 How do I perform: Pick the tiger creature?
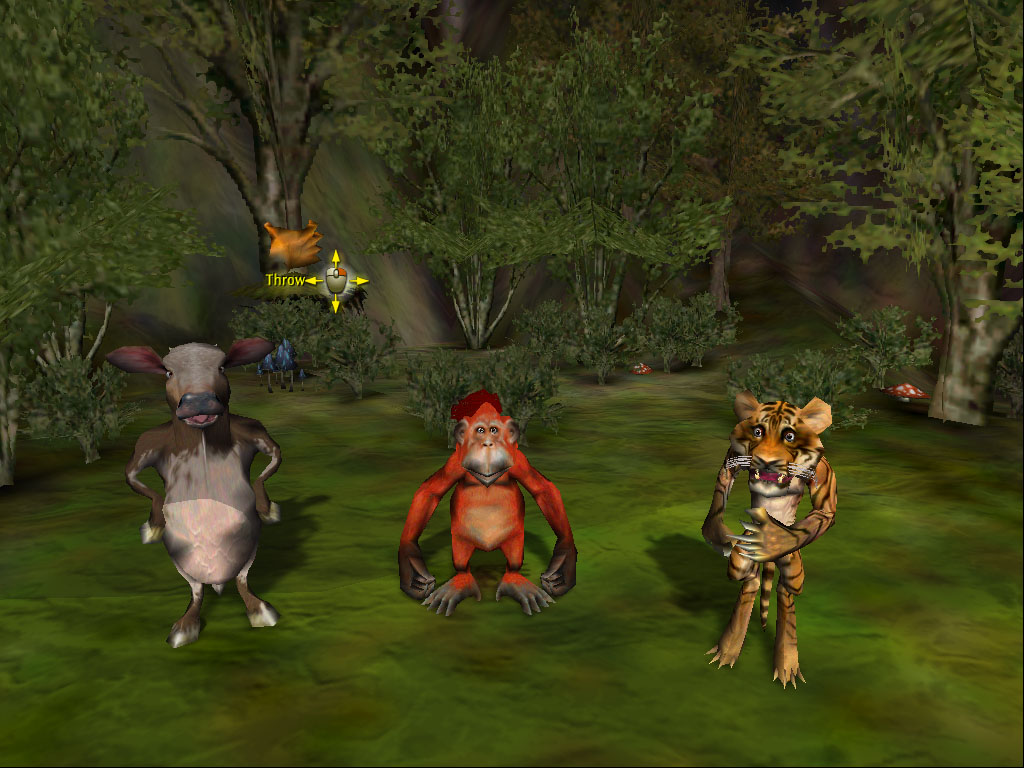(x=768, y=520)
